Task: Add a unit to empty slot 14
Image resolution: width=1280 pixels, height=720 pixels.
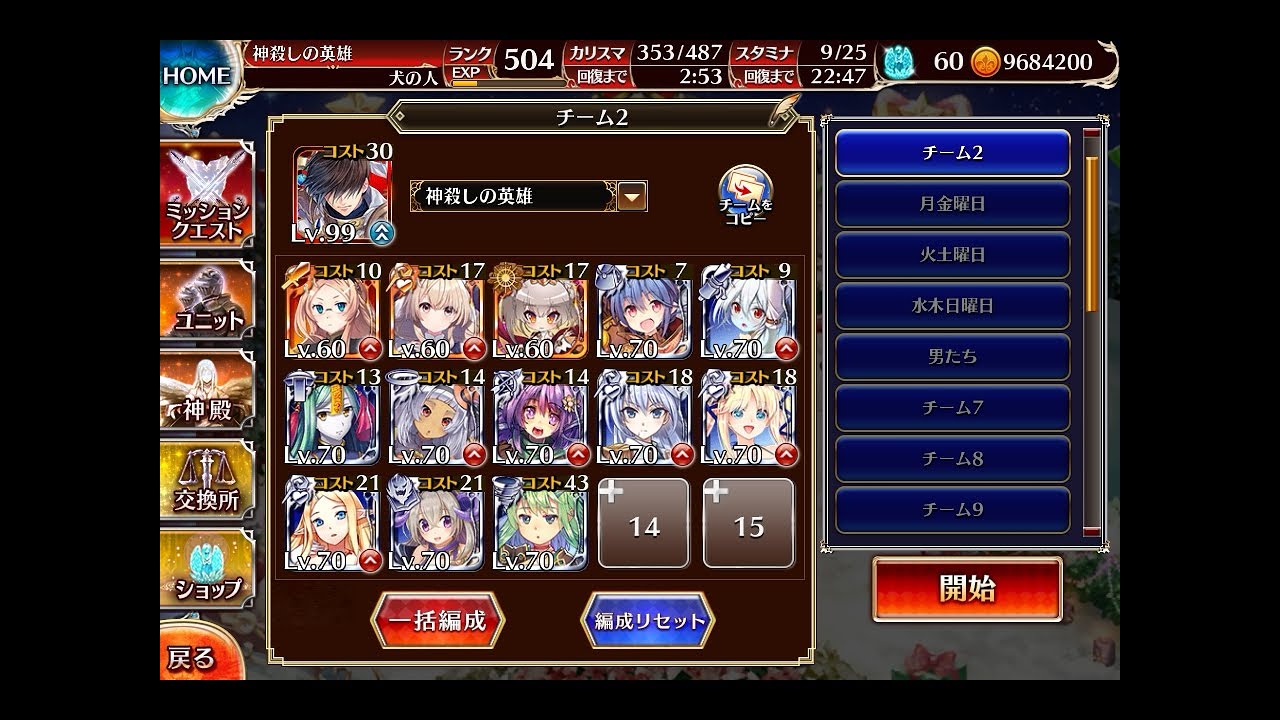Action: coord(644,524)
